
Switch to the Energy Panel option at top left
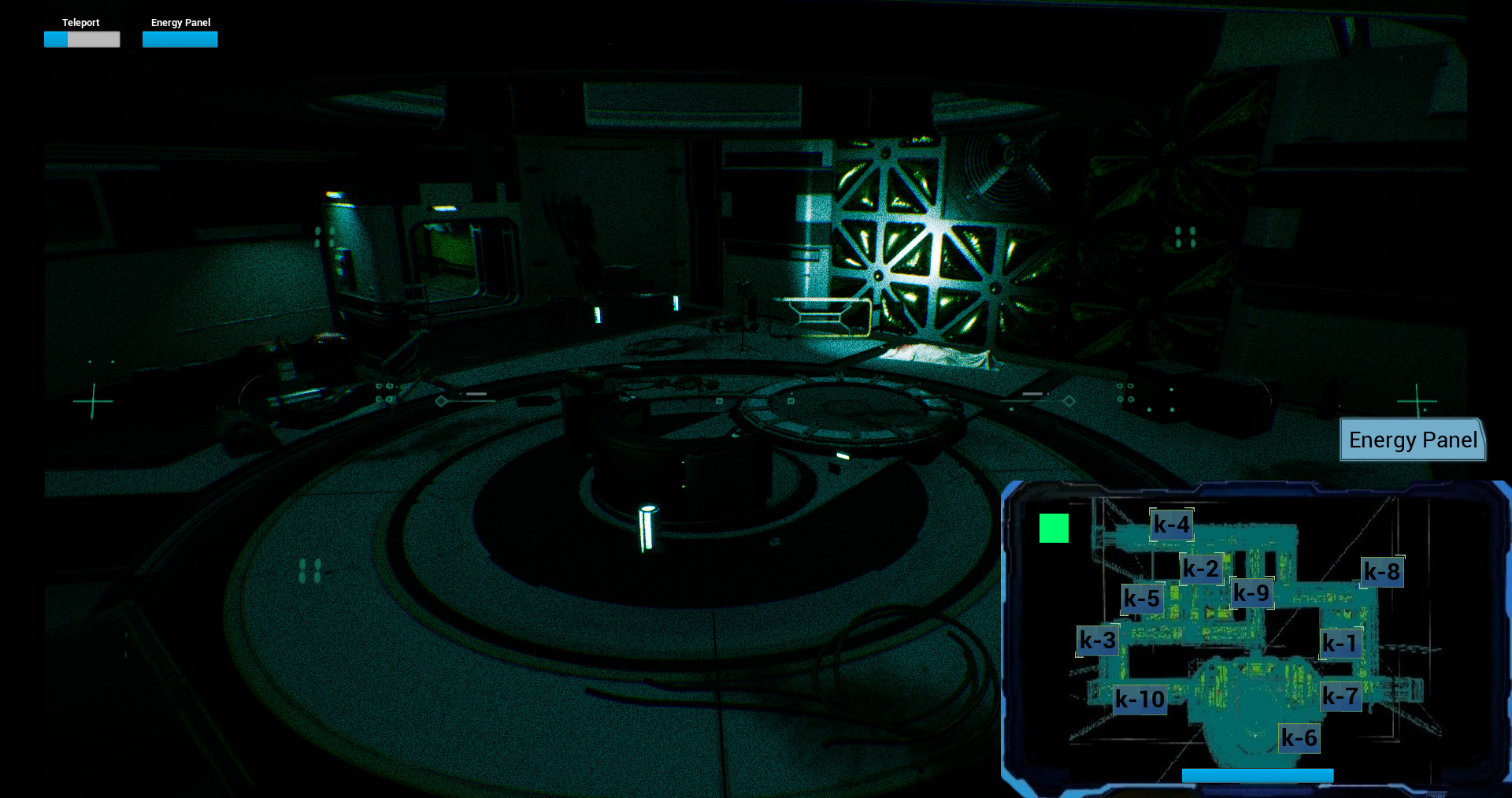point(180,23)
